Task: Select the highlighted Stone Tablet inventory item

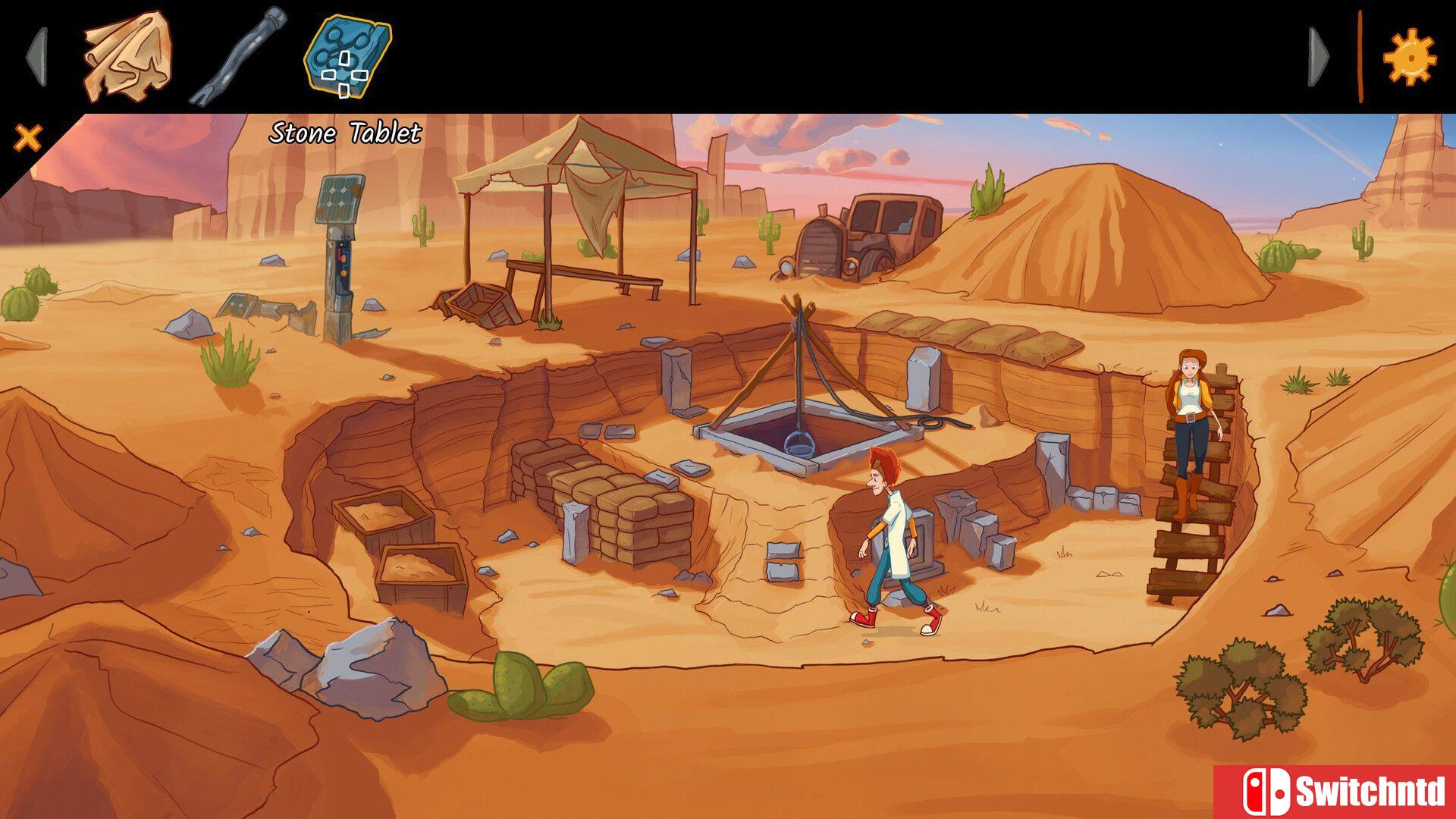Action: click(345, 57)
